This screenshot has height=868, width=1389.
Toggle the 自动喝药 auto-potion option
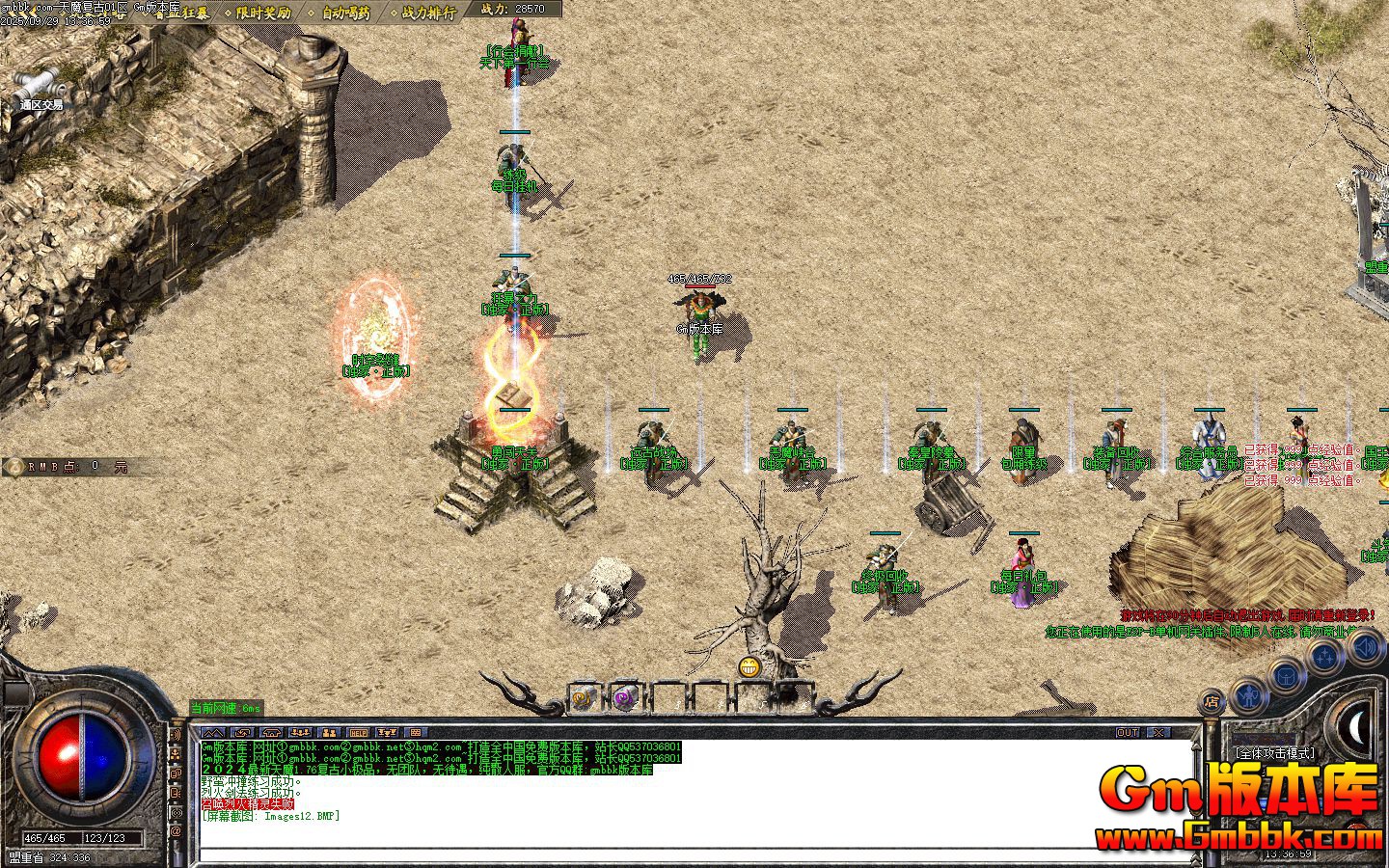click(x=344, y=13)
